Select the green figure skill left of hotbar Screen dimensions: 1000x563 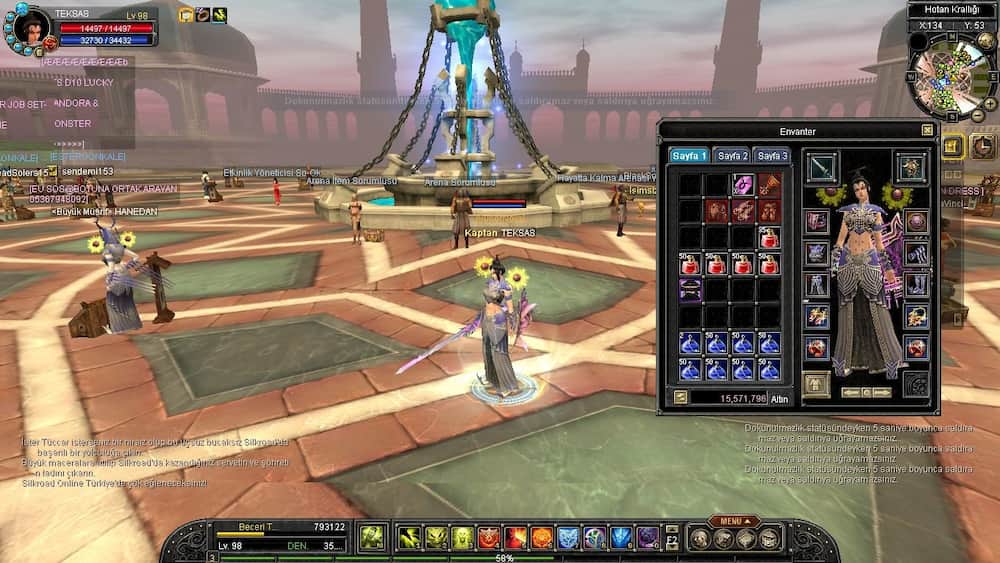372,537
